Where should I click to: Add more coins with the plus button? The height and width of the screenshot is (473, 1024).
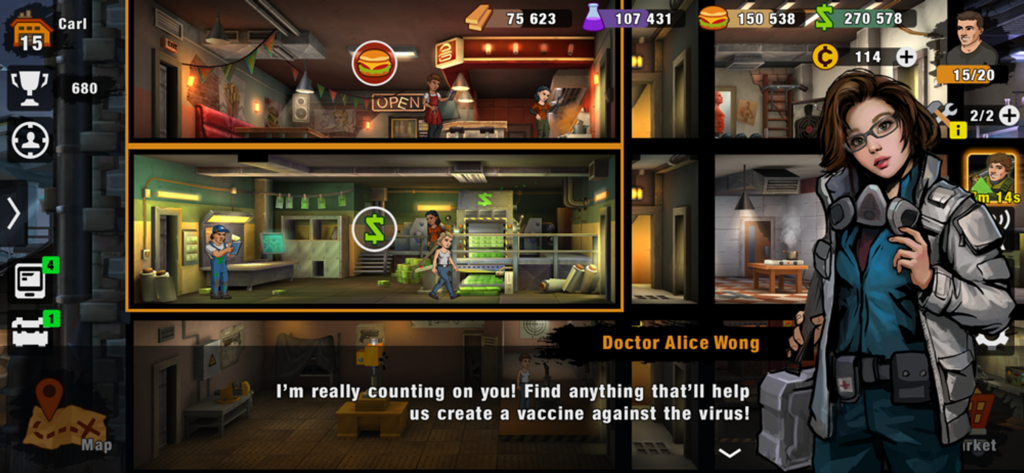click(x=906, y=57)
